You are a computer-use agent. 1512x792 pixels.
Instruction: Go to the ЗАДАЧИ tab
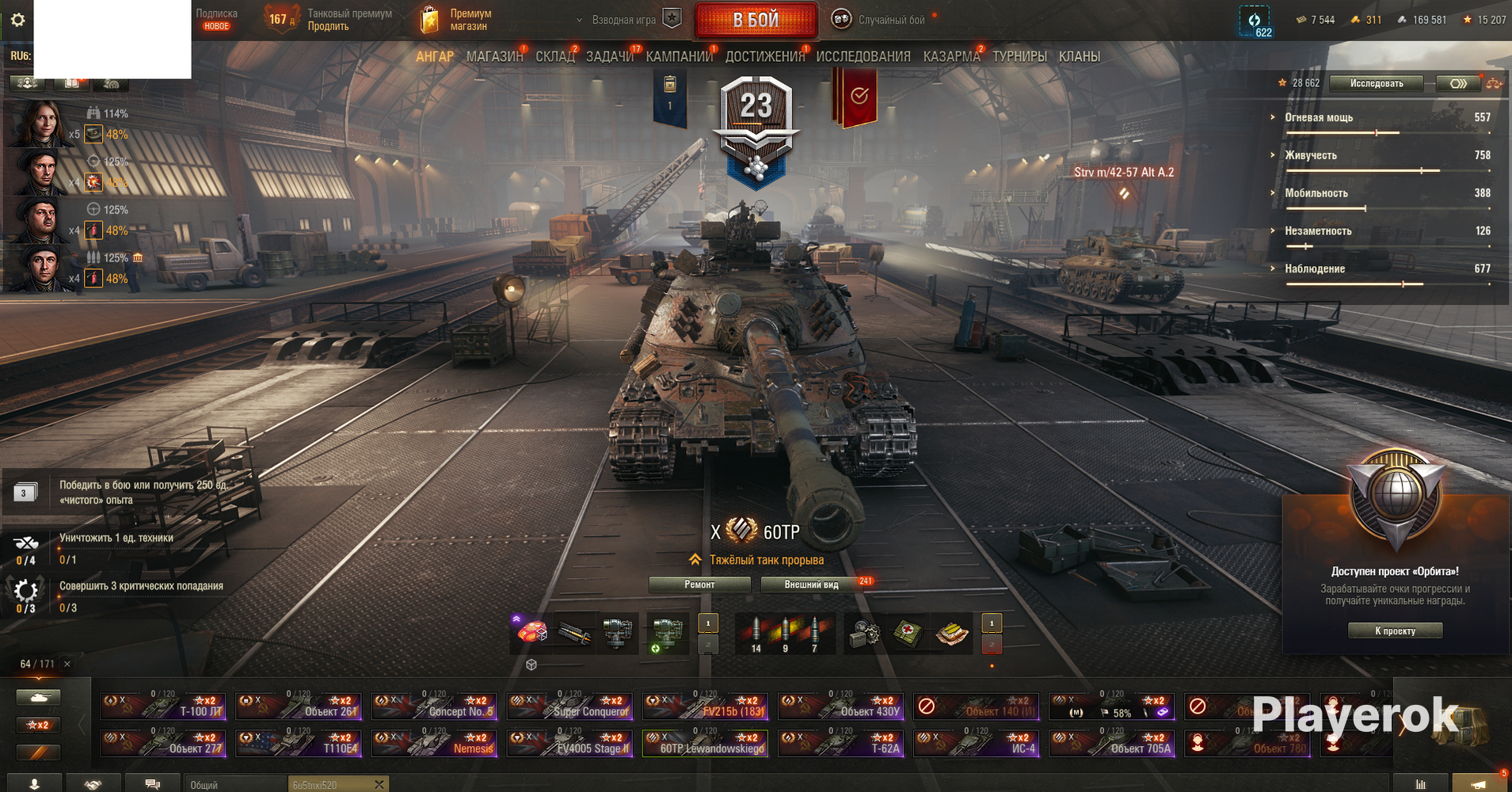[609, 57]
